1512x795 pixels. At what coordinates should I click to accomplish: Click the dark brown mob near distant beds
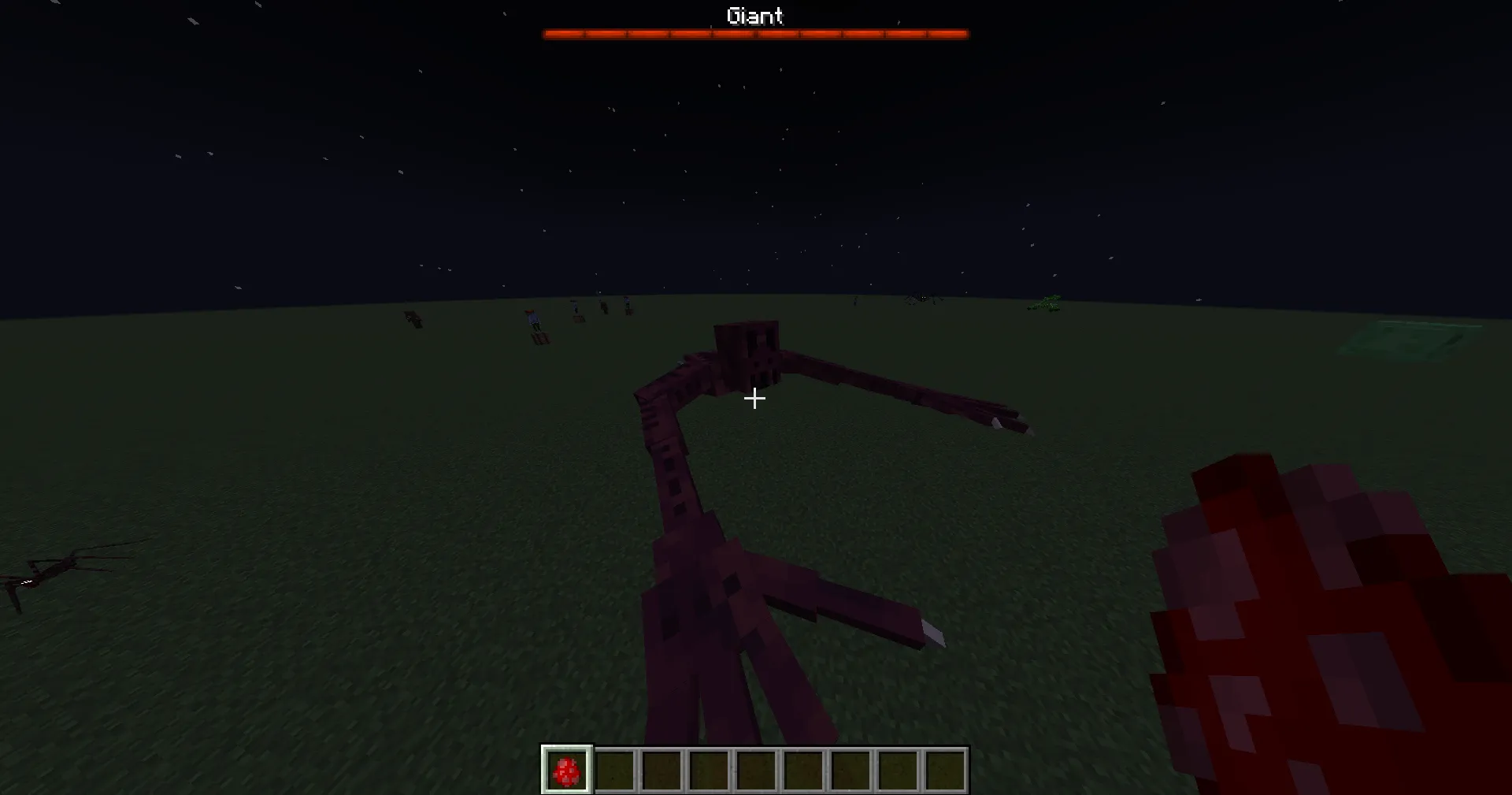point(603,308)
